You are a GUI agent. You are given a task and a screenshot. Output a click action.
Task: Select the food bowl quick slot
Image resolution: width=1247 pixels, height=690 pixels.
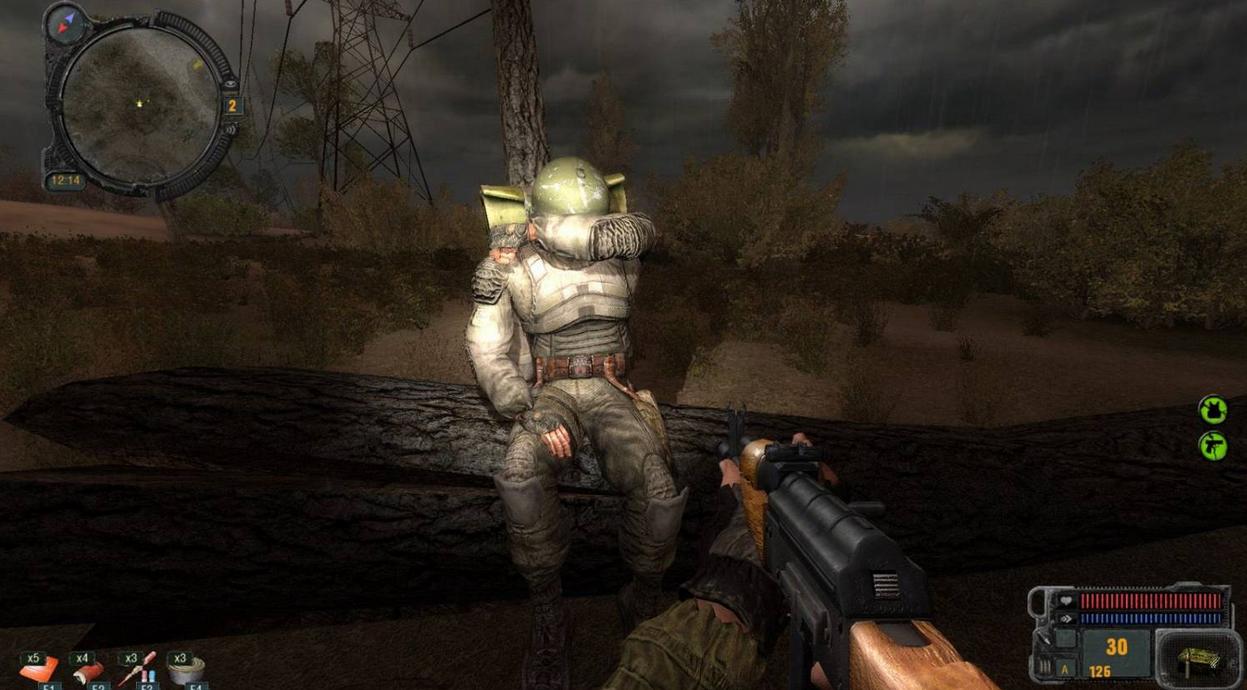click(186, 671)
